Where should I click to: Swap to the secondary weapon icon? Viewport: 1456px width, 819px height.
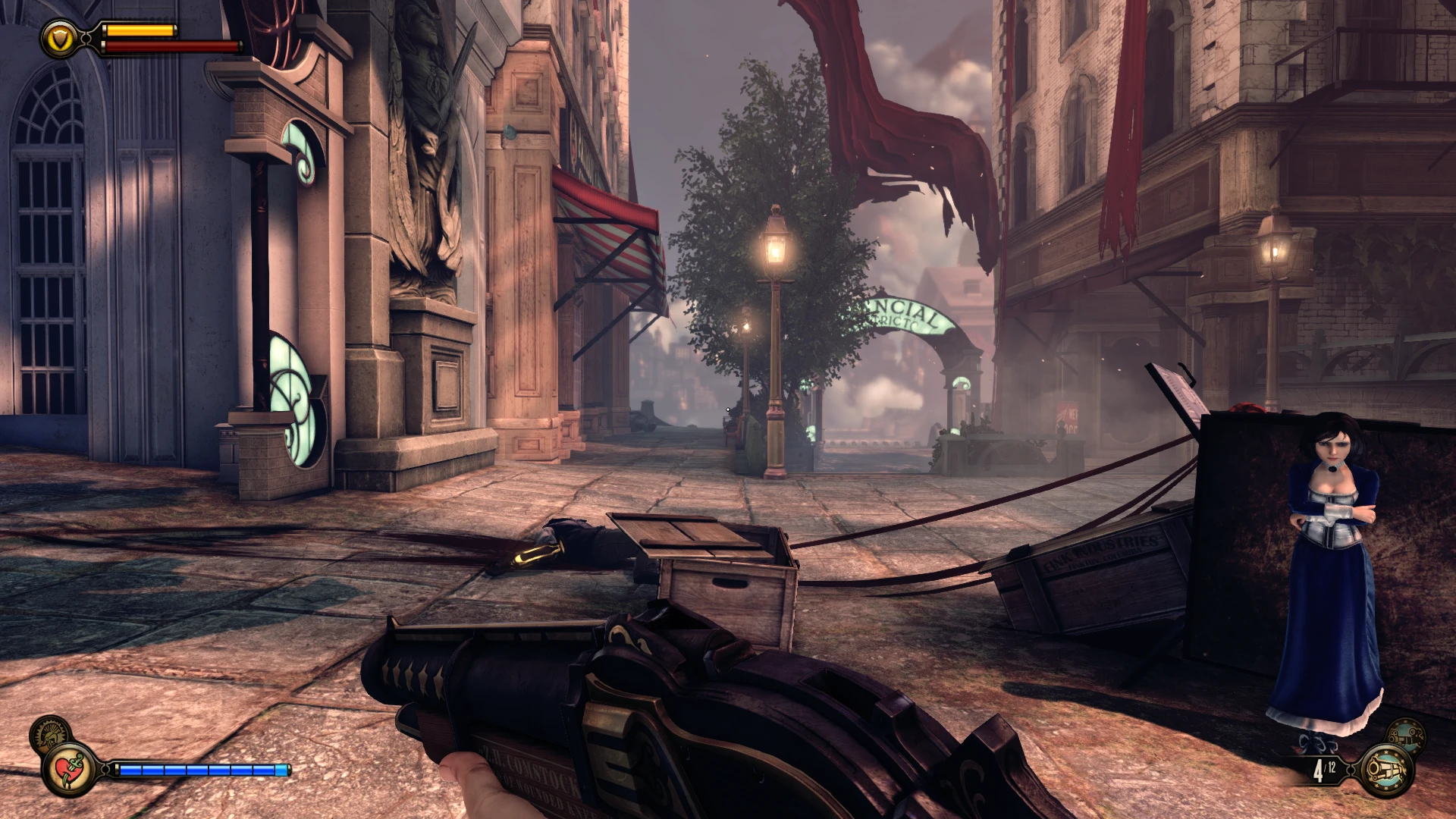click(1404, 734)
